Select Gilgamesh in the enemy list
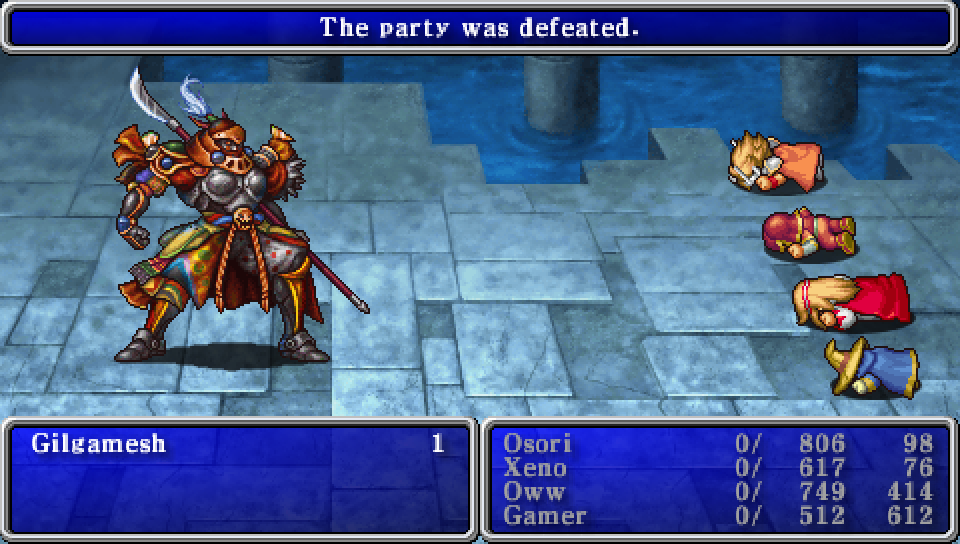Image resolution: width=960 pixels, height=544 pixels. tap(99, 443)
